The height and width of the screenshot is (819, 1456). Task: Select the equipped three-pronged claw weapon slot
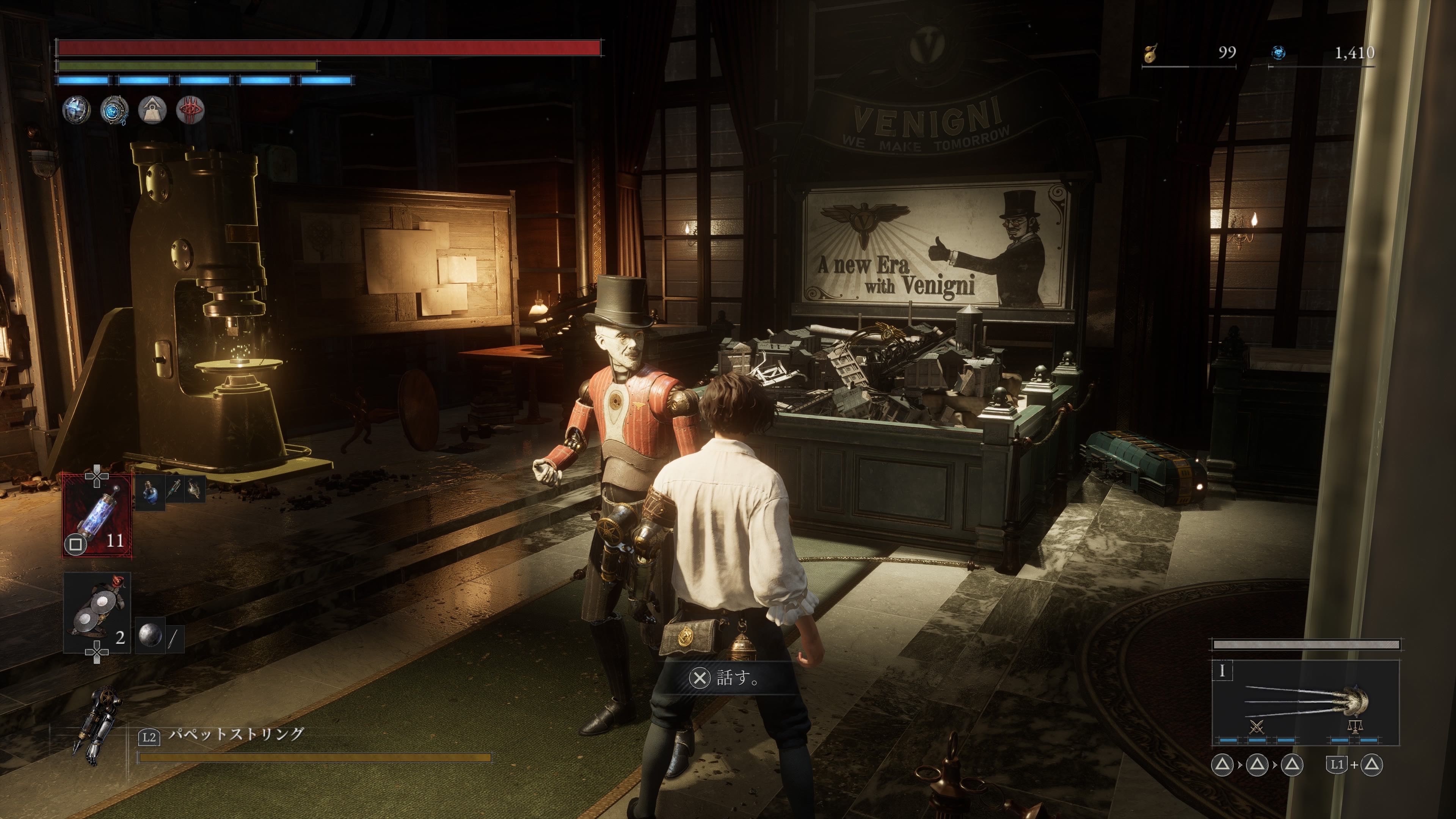pyautogui.click(x=1305, y=701)
